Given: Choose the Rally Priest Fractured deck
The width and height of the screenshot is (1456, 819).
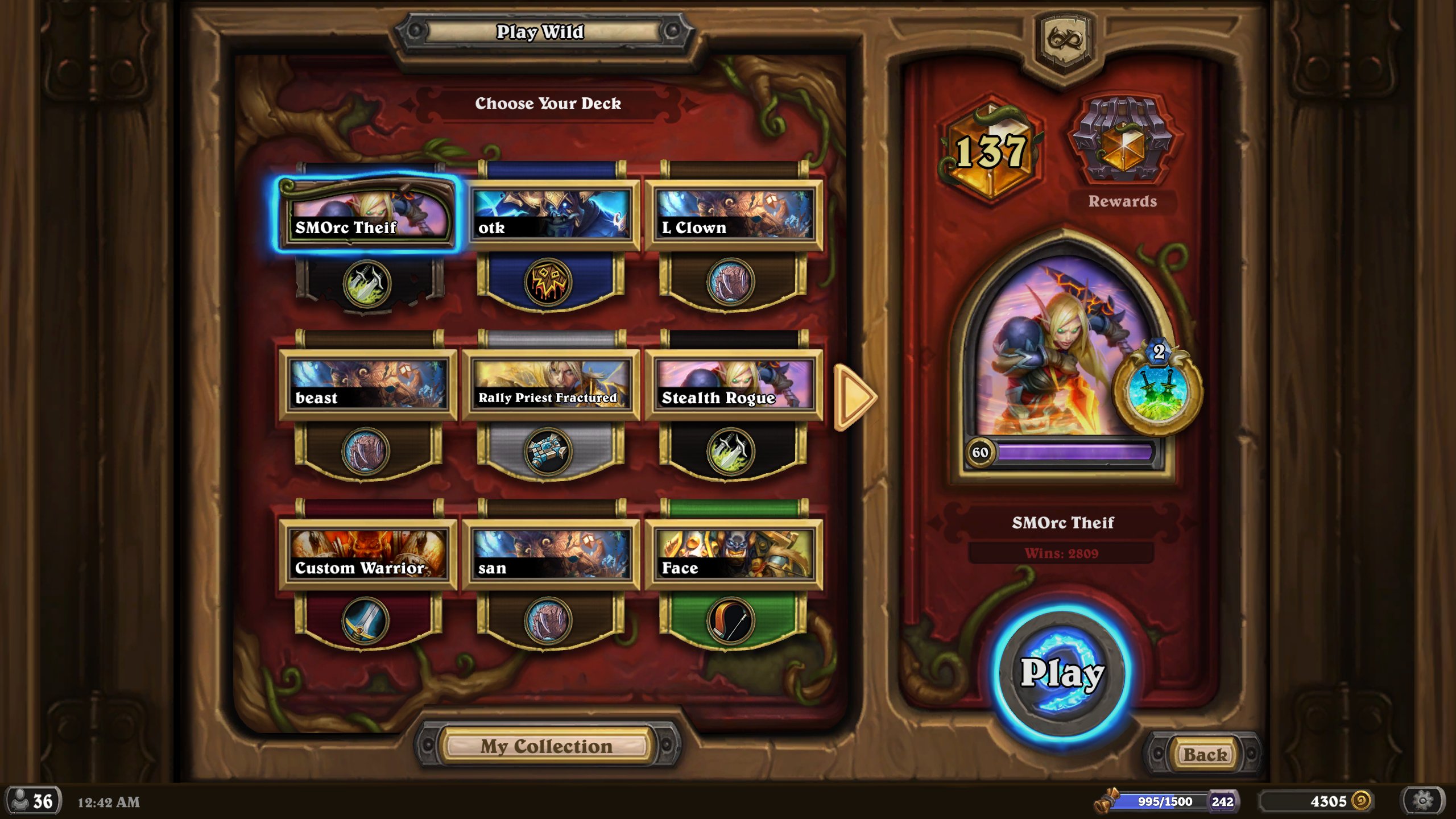Looking at the screenshot, I should point(551,384).
